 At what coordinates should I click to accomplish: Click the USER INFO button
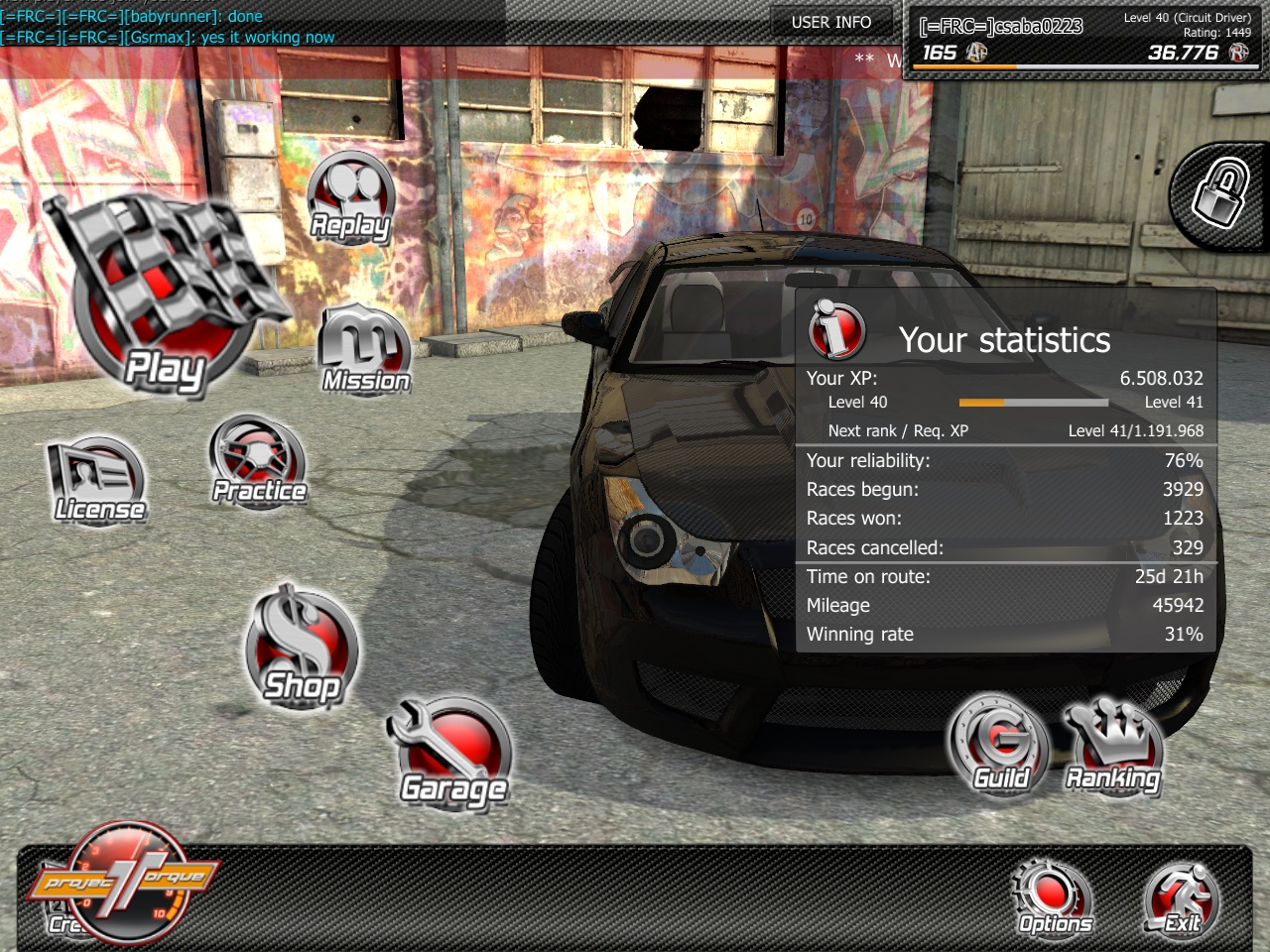pyautogui.click(x=831, y=22)
